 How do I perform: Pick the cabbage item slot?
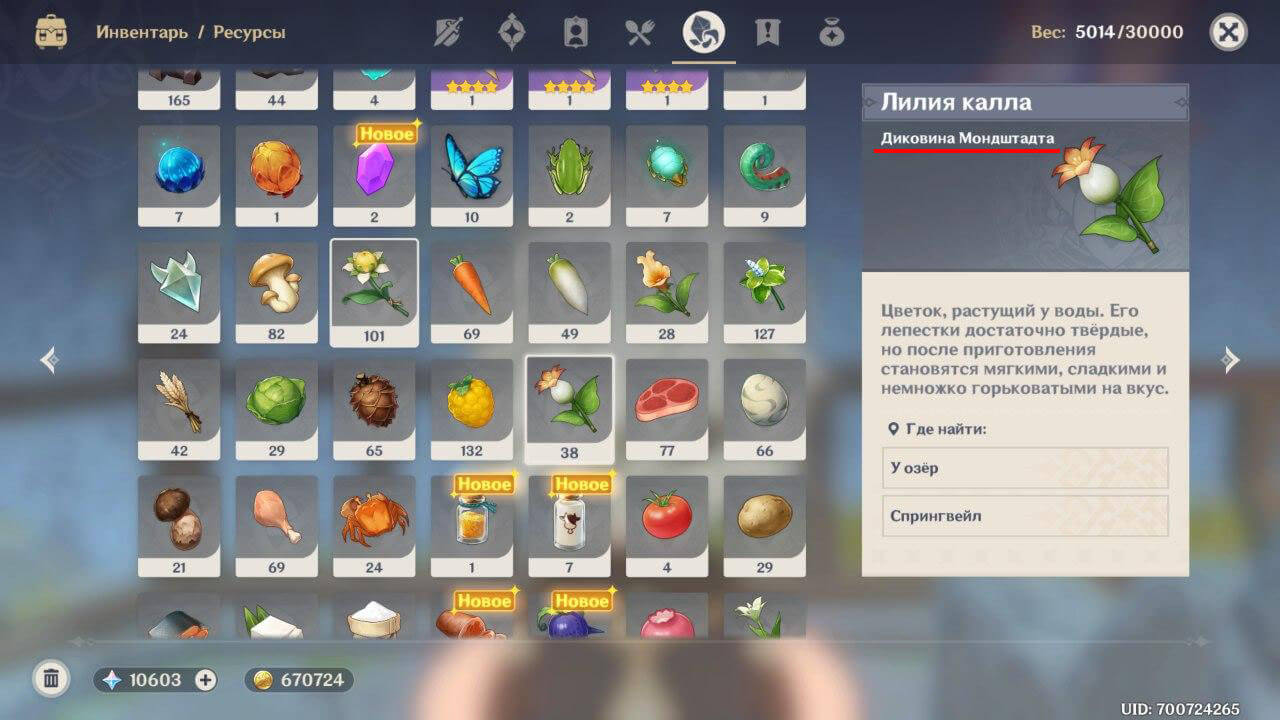(x=276, y=409)
